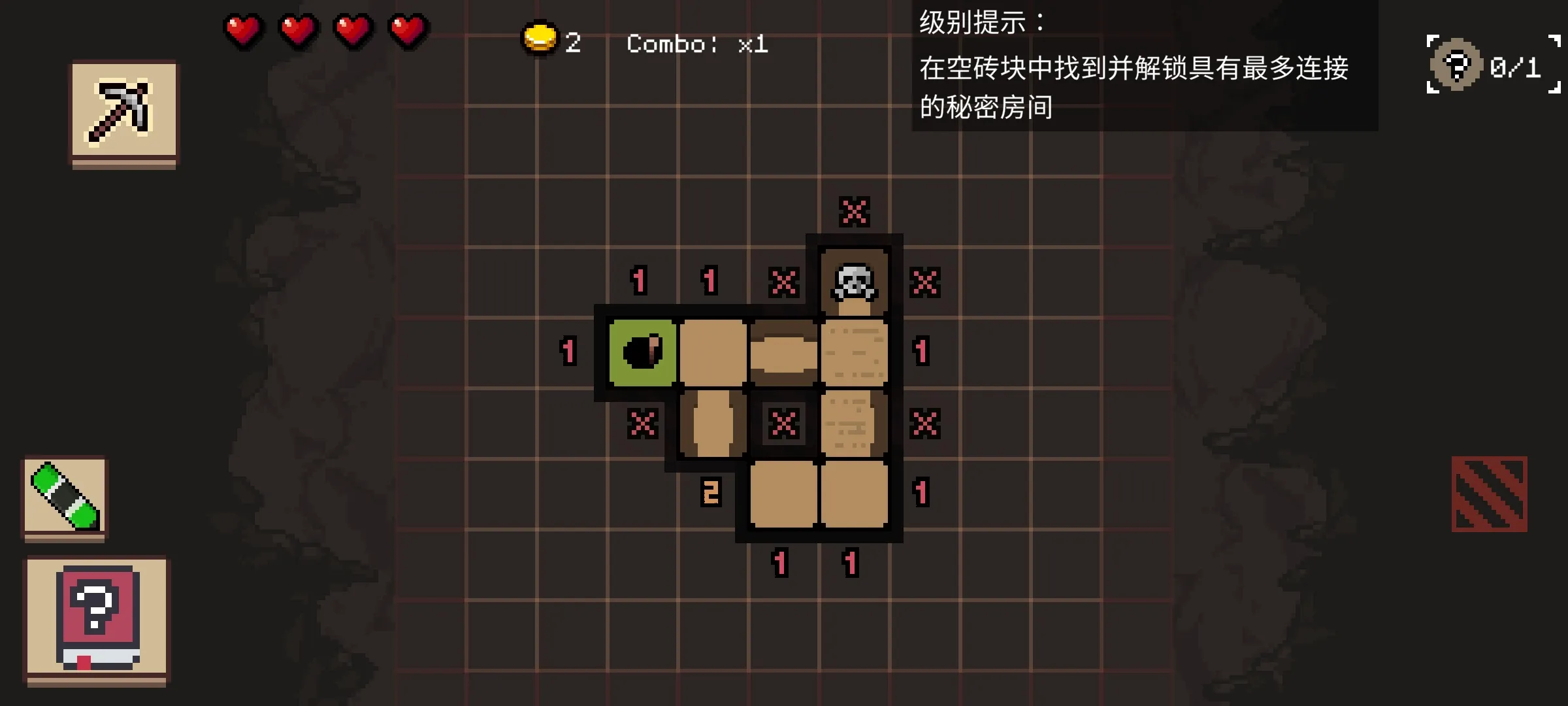1568x706 pixels.
Task: Toggle the X flag inside the dark grid cell
Action: [782, 424]
